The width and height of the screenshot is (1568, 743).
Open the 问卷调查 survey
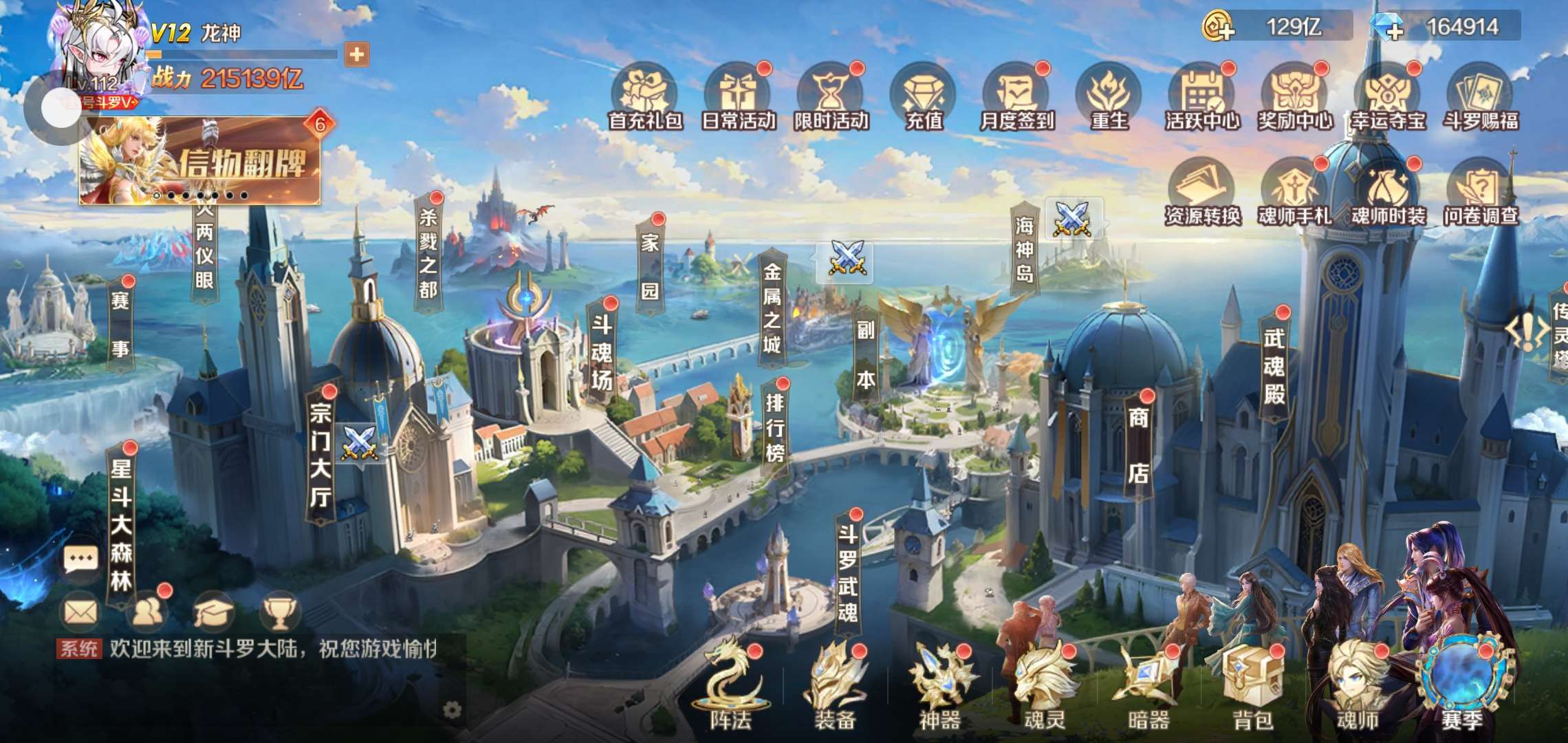point(1481,193)
